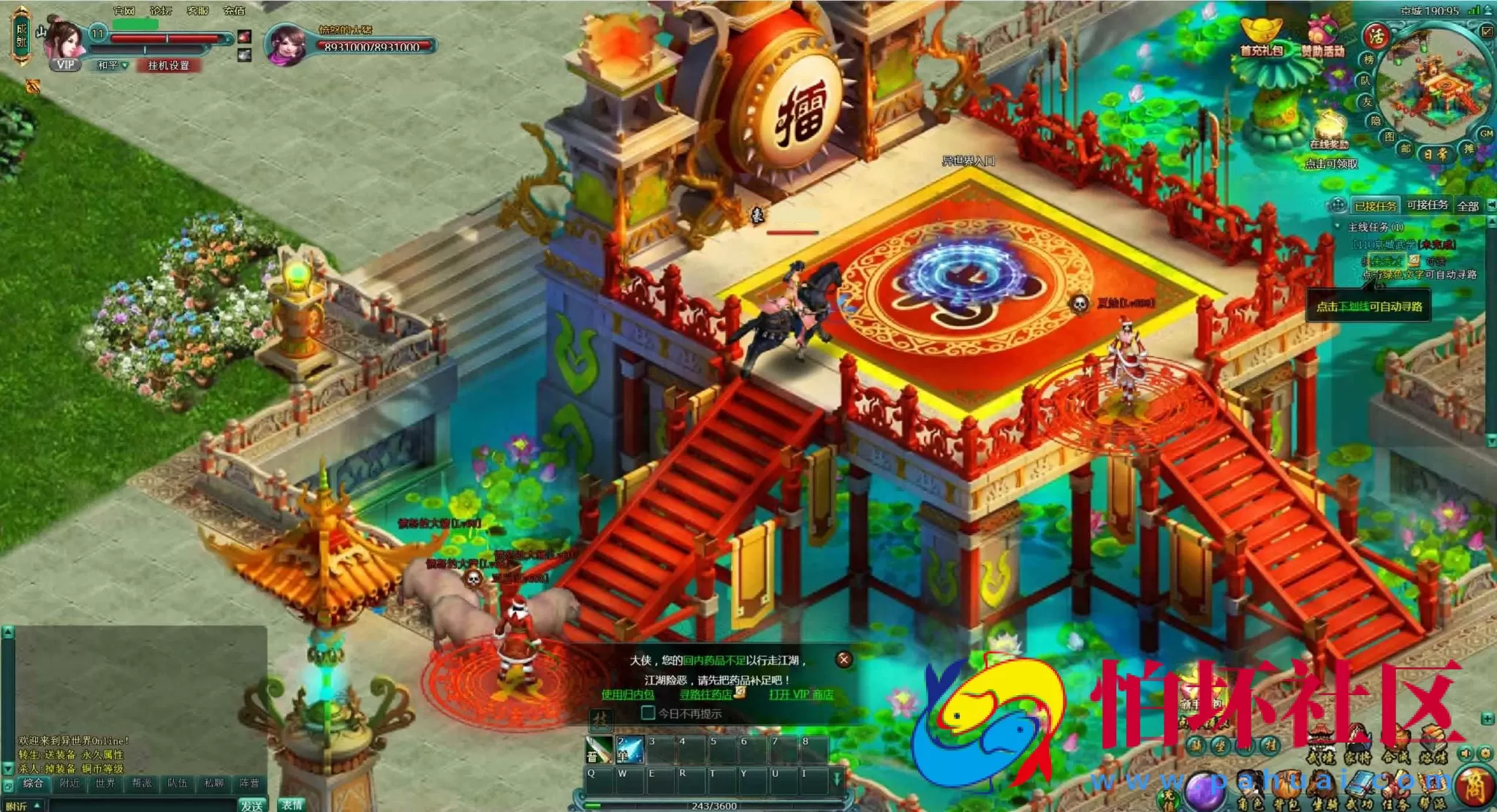The height and width of the screenshot is (812, 1497).
Task: Activate the sword skill in slot 1
Action: point(600,749)
